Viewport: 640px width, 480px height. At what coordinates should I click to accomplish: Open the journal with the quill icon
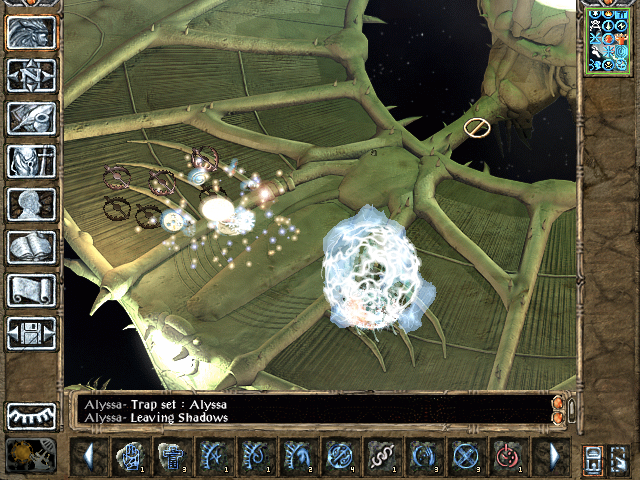[x=31, y=118]
